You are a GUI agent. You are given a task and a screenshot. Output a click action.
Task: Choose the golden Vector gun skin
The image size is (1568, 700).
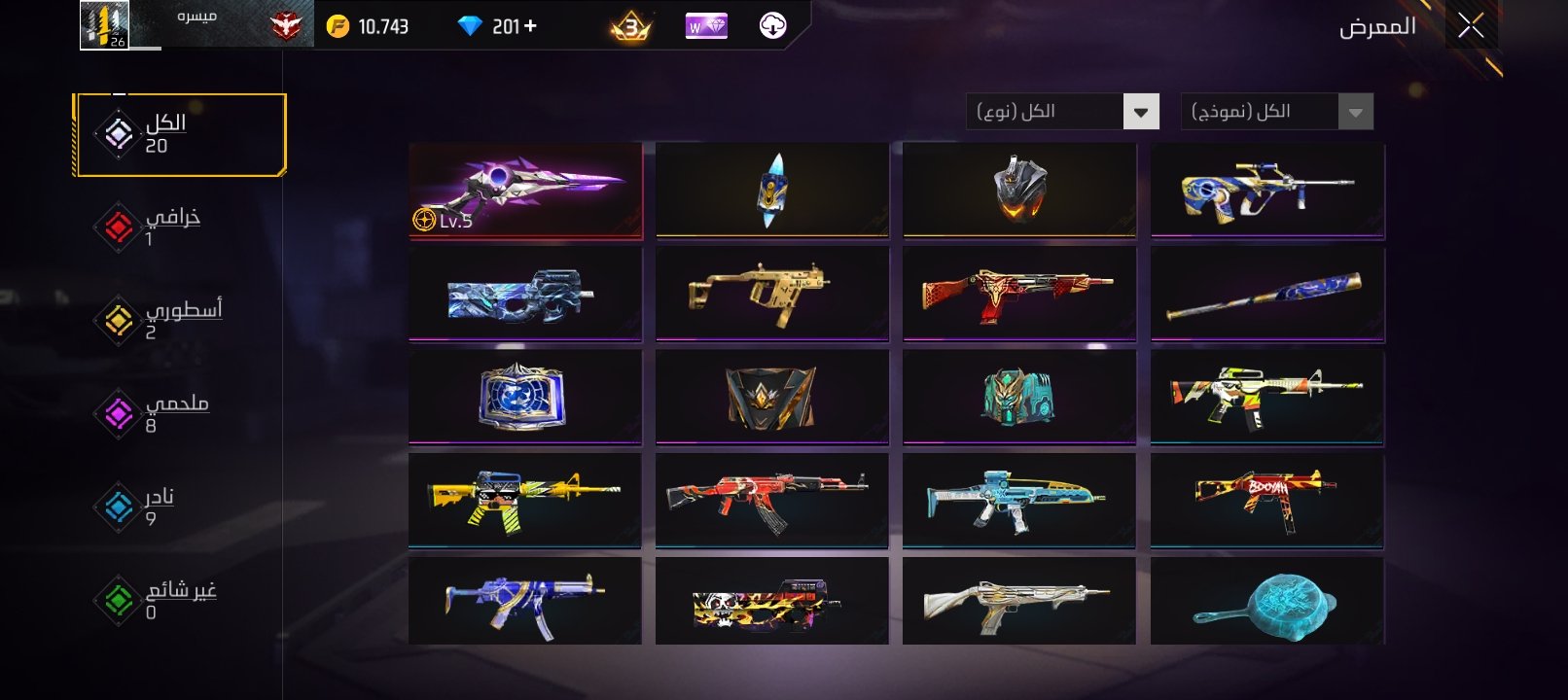[x=771, y=293]
